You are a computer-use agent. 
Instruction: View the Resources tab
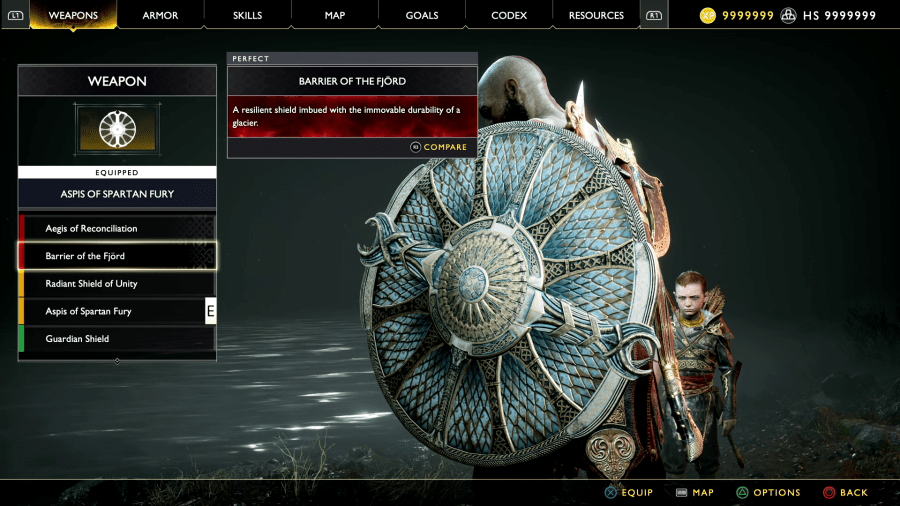pyautogui.click(x=596, y=15)
